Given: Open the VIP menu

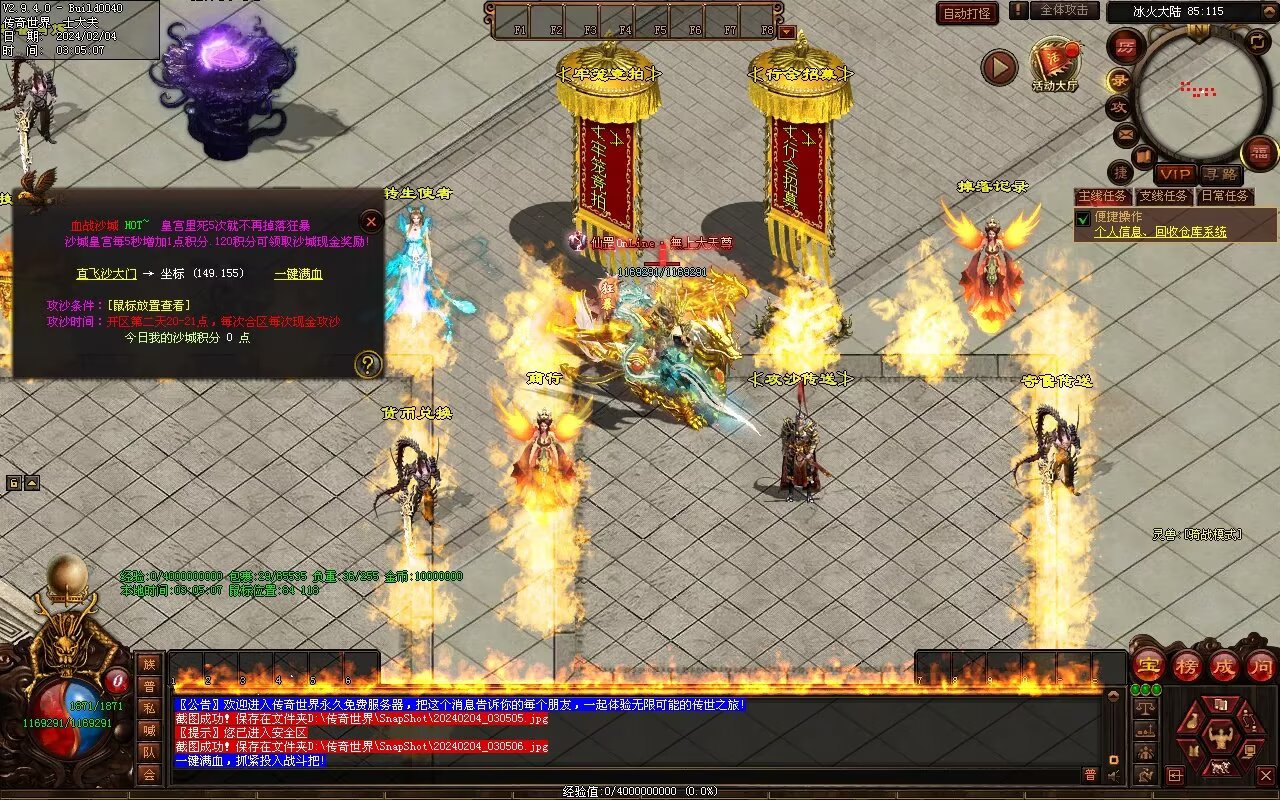Looking at the screenshot, I should [x=1176, y=174].
